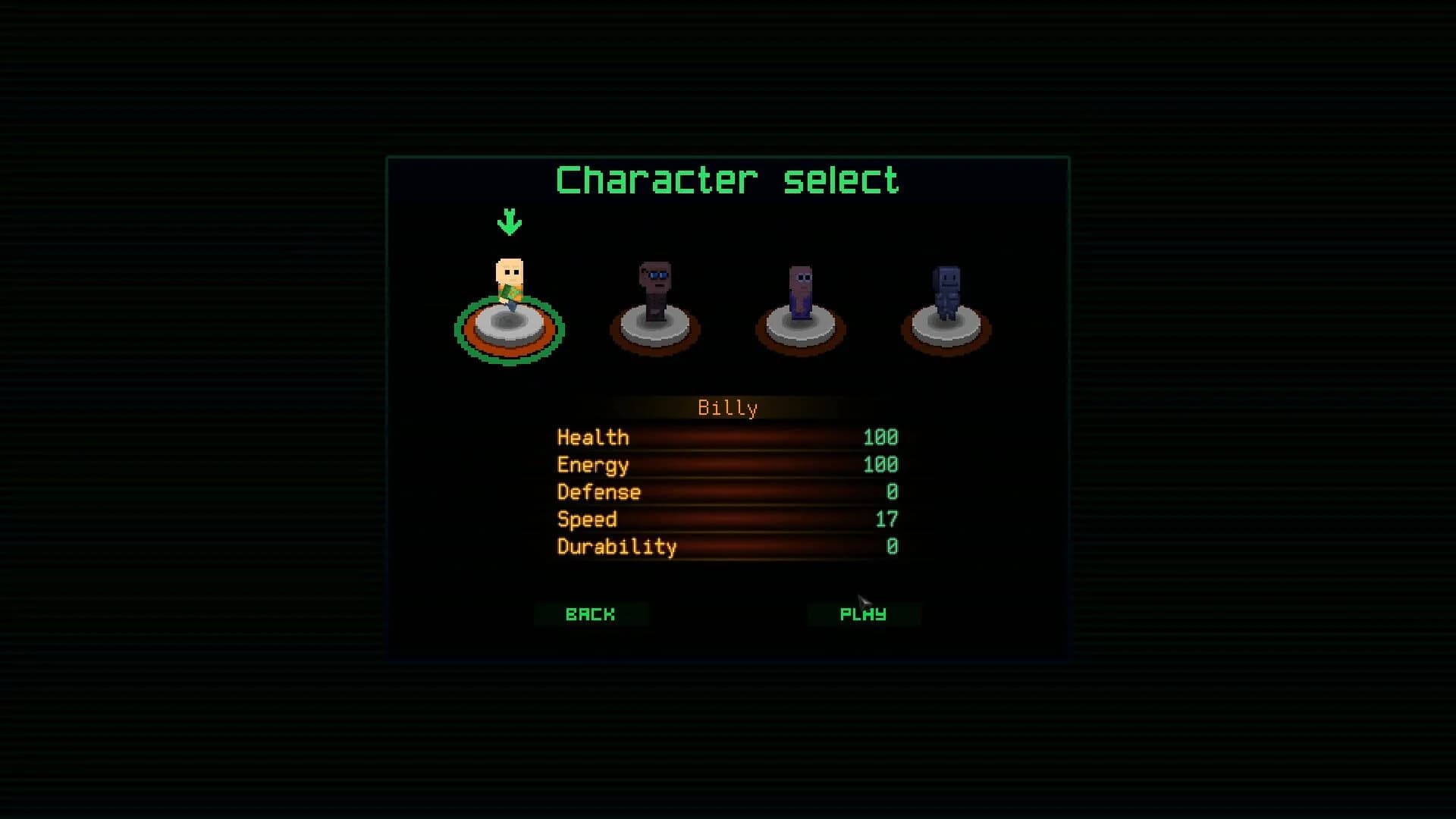Click the Character select title text
Image resolution: width=1456 pixels, height=819 pixels.
pyautogui.click(x=728, y=179)
